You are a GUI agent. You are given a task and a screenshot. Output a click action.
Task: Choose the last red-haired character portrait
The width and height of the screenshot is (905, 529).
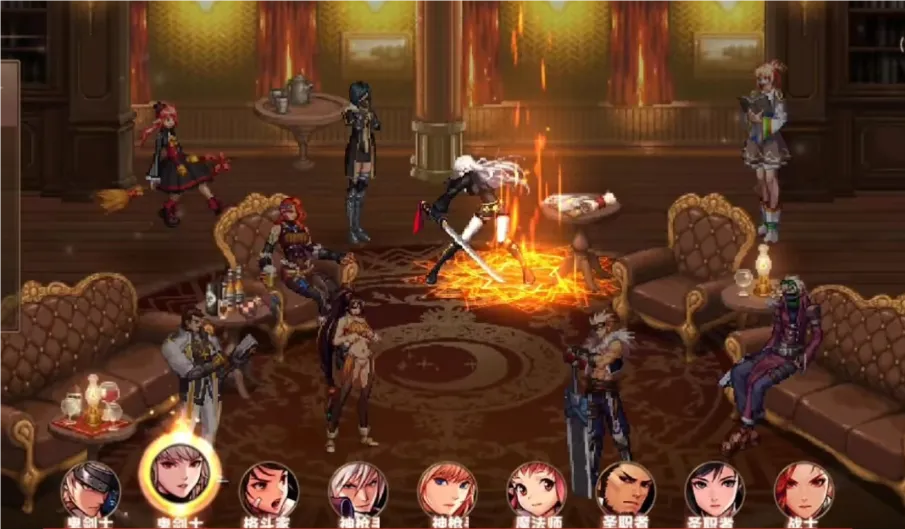803,489
